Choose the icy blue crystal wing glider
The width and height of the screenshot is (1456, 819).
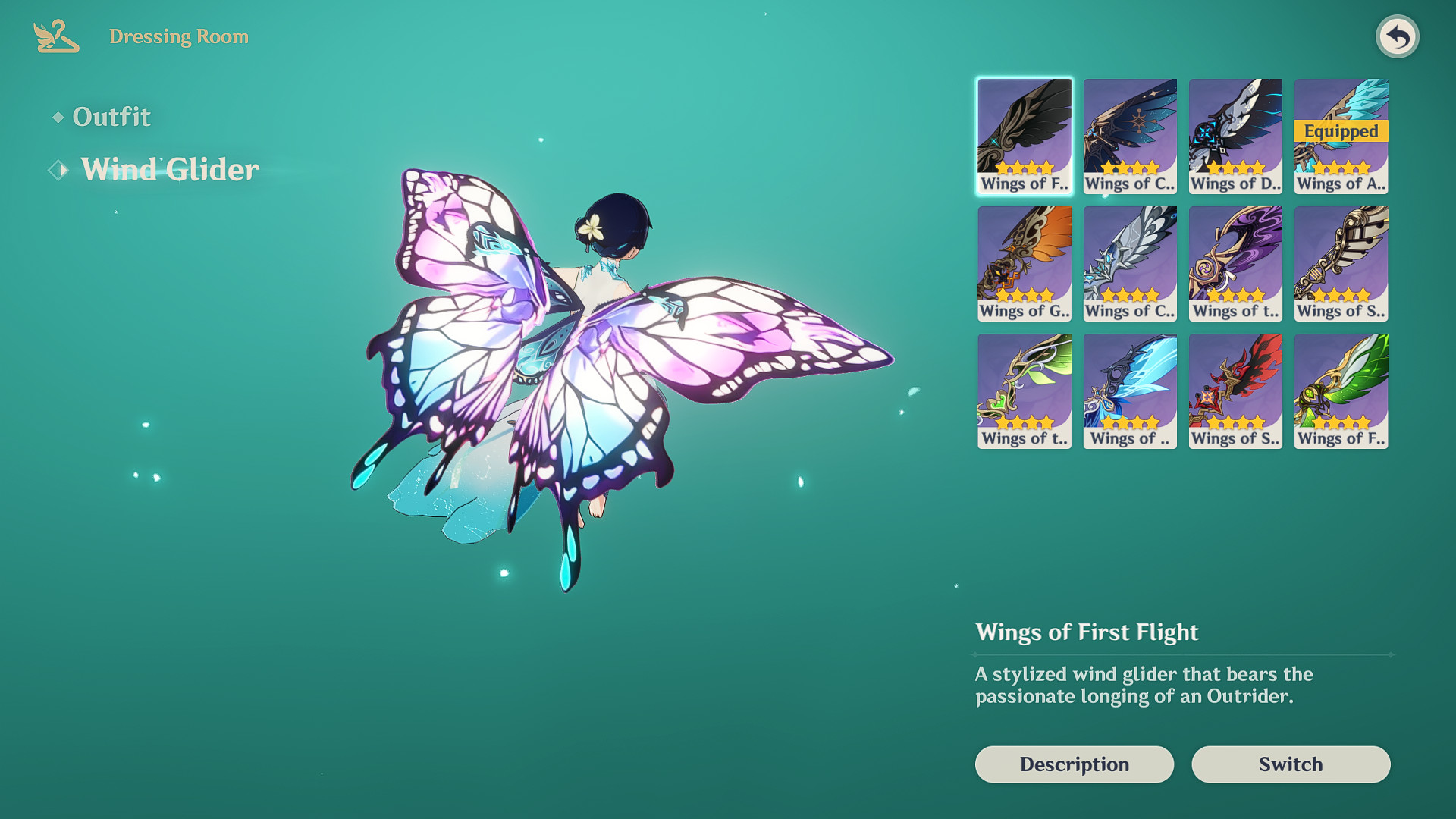coord(1129,389)
